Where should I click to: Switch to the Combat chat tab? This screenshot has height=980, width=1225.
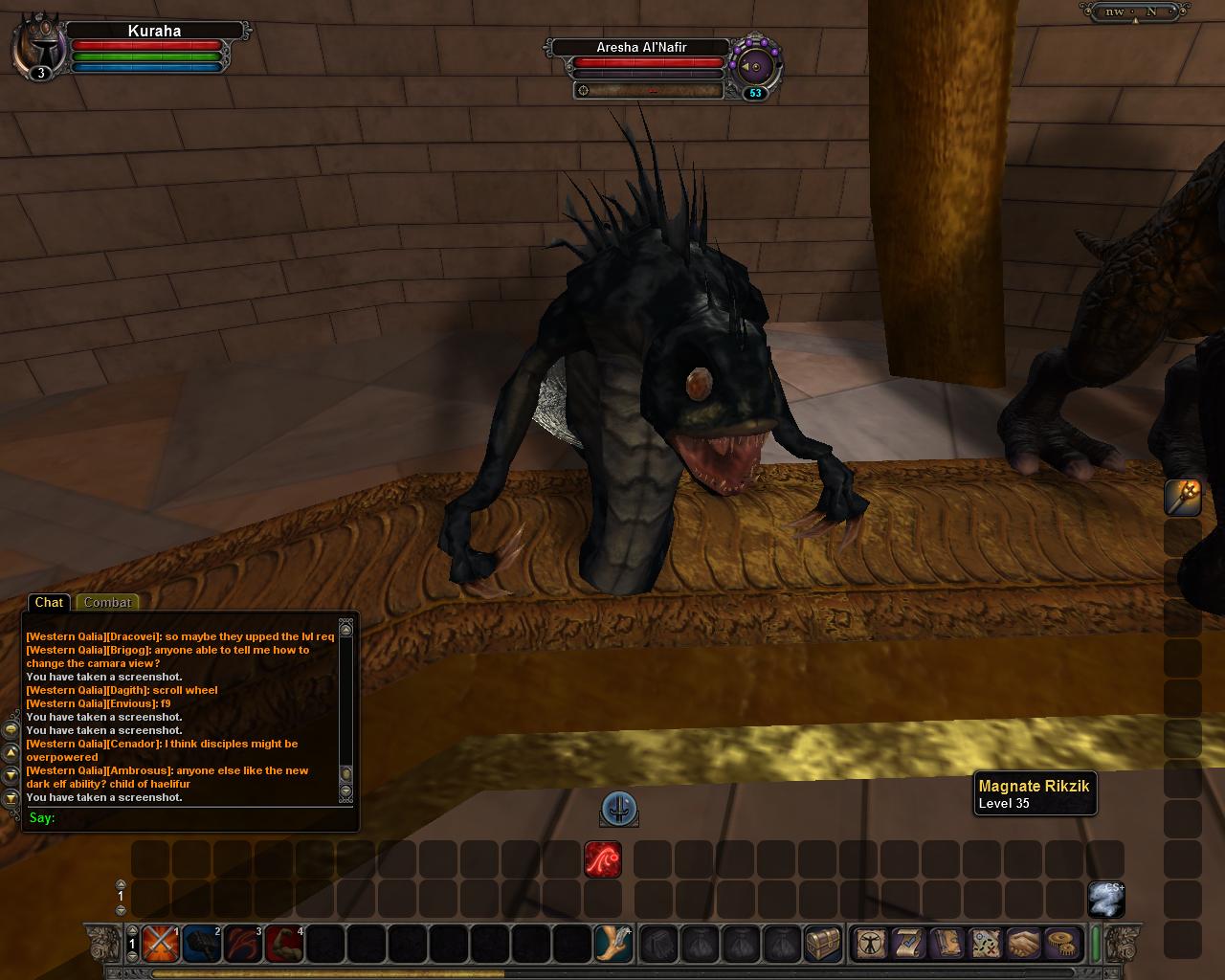click(107, 602)
